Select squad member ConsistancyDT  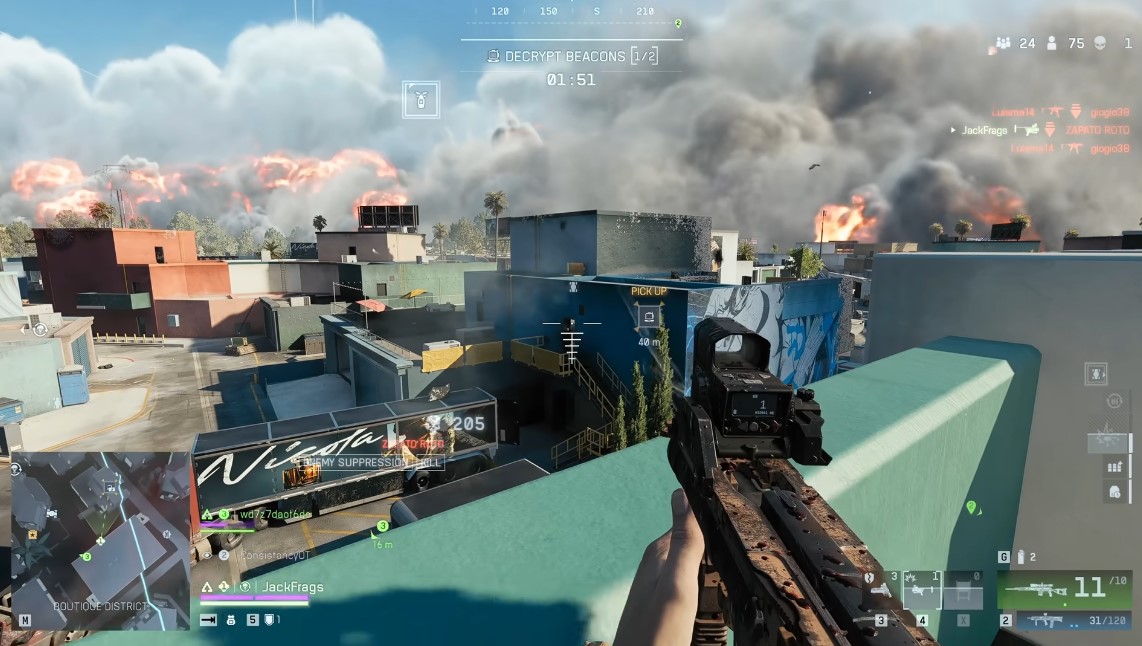pyautogui.click(x=272, y=555)
